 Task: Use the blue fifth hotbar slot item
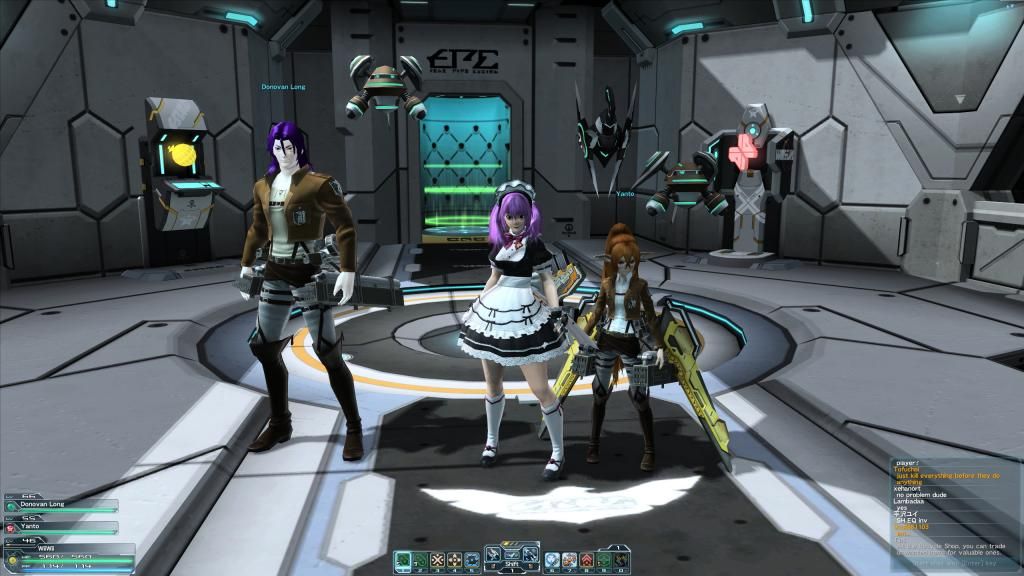point(472,559)
